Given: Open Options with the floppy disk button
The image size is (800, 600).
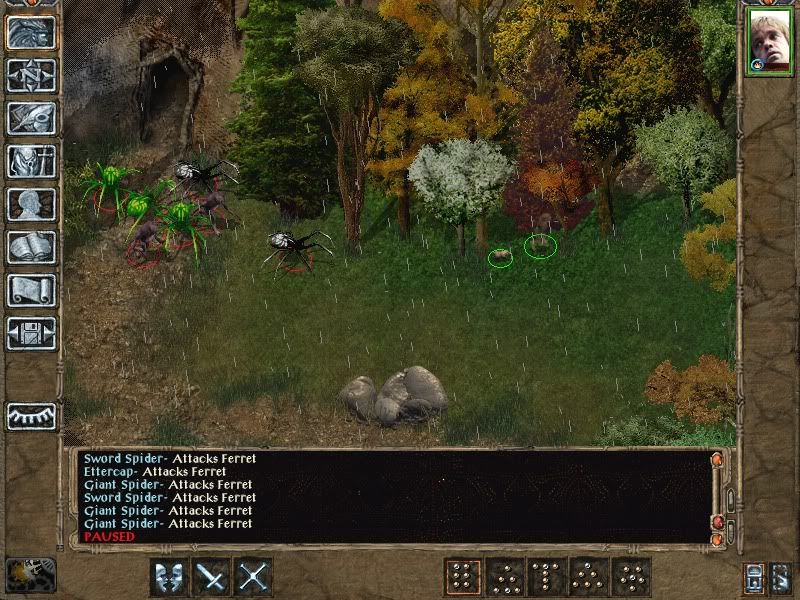Looking at the screenshot, I should (31, 333).
